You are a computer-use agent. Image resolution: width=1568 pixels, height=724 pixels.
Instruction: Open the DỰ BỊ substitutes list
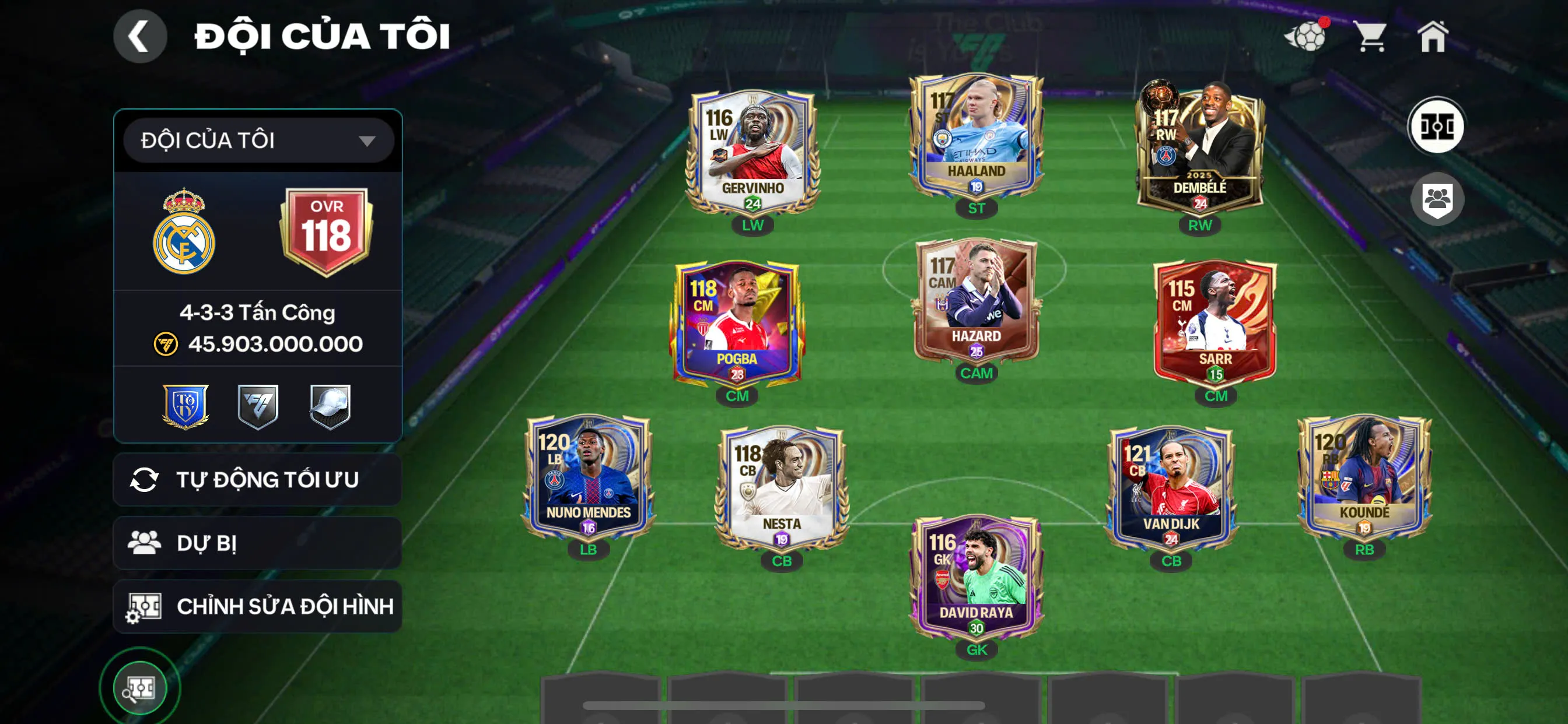pos(257,543)
